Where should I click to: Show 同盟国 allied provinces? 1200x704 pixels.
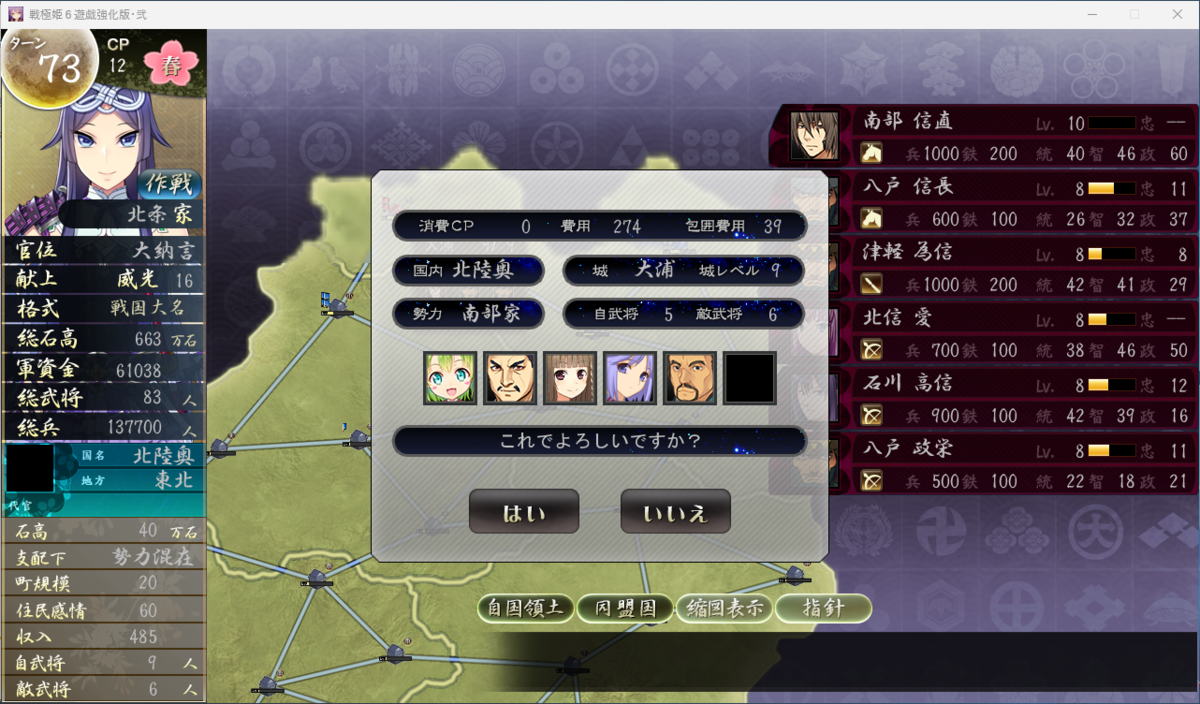coord(625,608)
